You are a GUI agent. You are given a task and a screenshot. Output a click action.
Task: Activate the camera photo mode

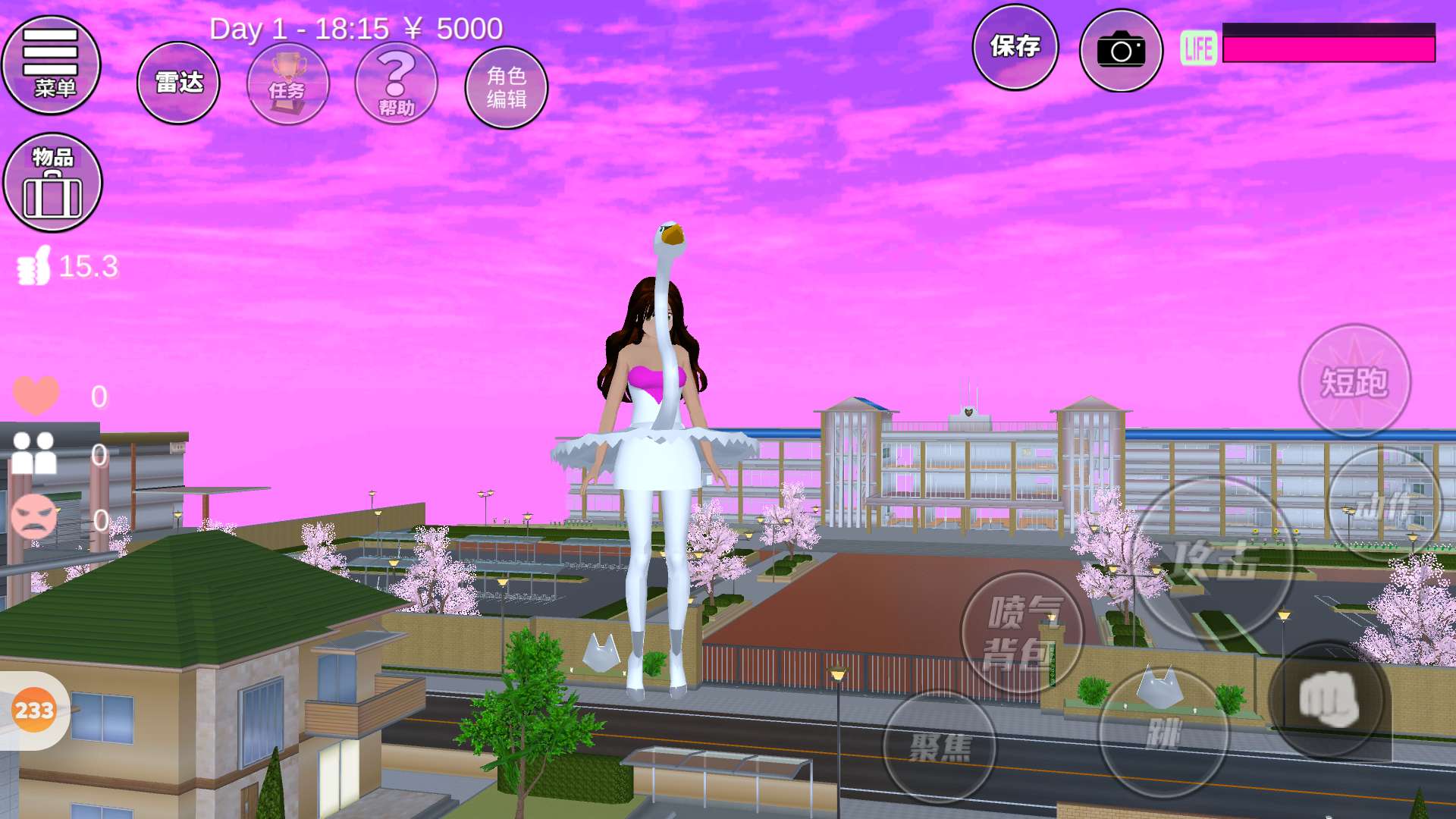pyautogui.click(x=1121, y=51)
